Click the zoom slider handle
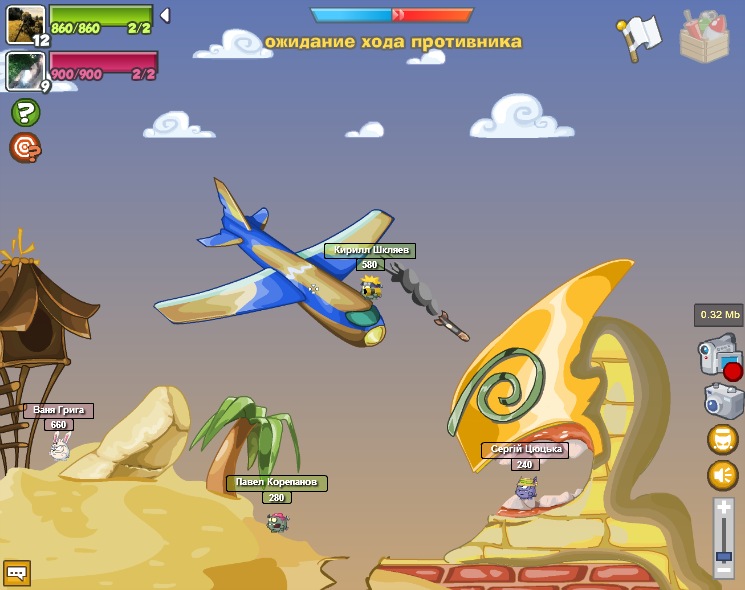745x590 pixels. click(724, 555)
